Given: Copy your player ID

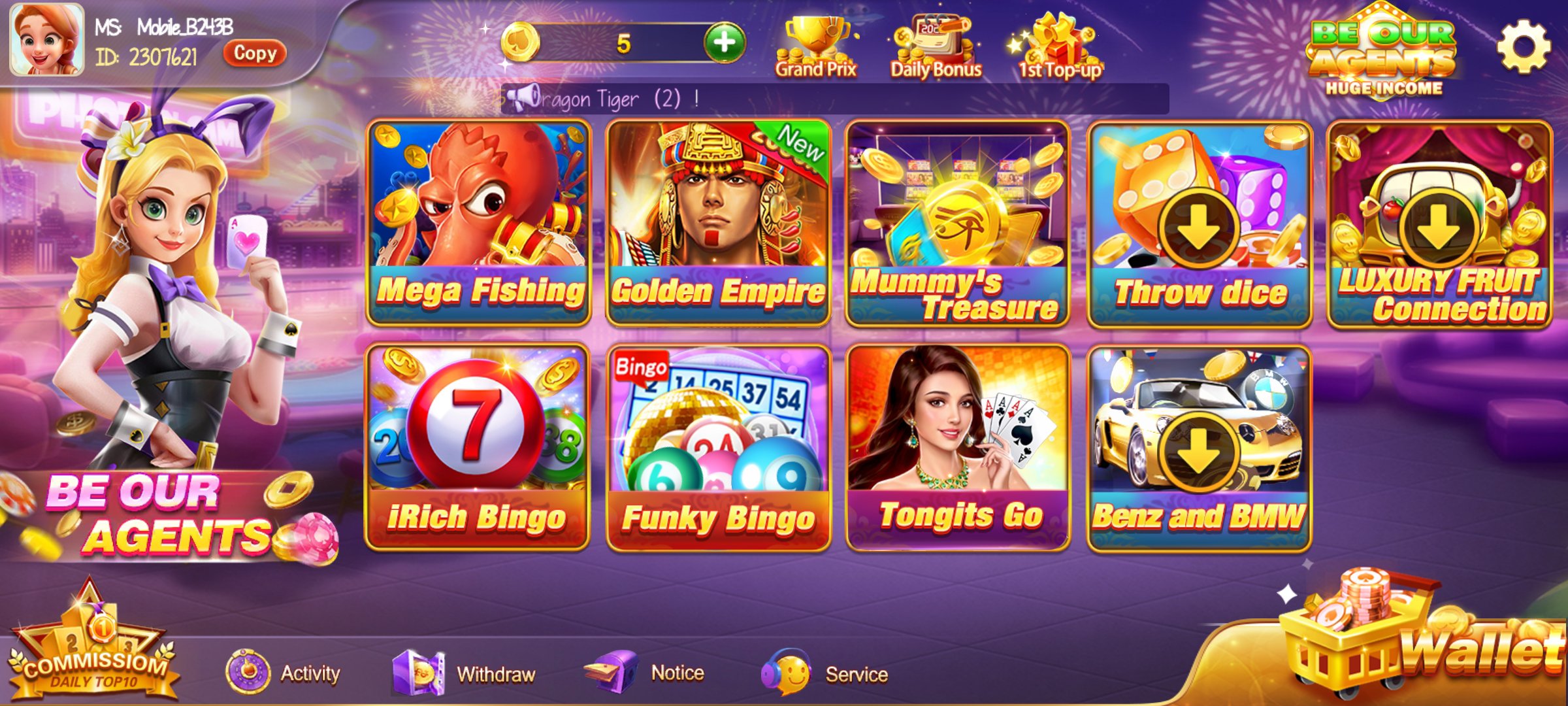Looking at the screenshot, I should pos(254,55).
